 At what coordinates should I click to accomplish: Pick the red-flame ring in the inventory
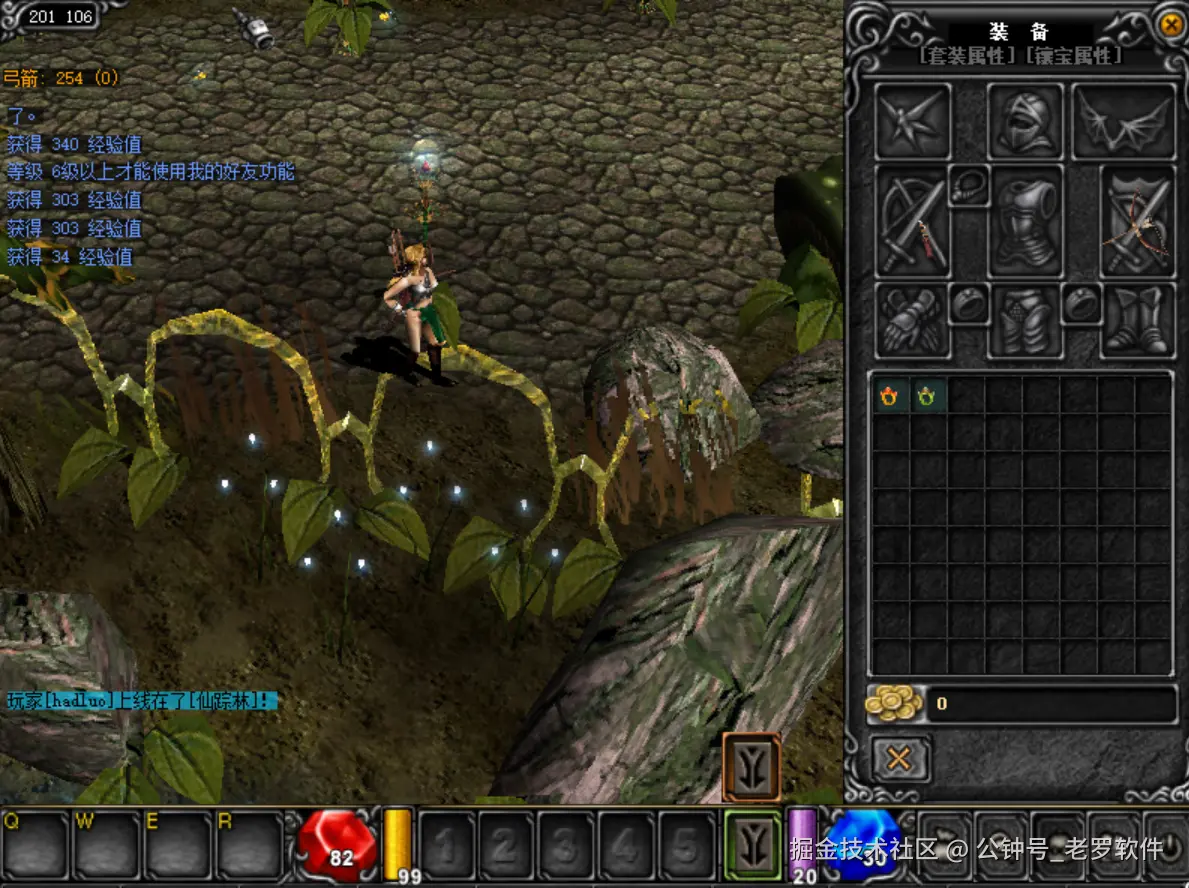tap(889, 397)
